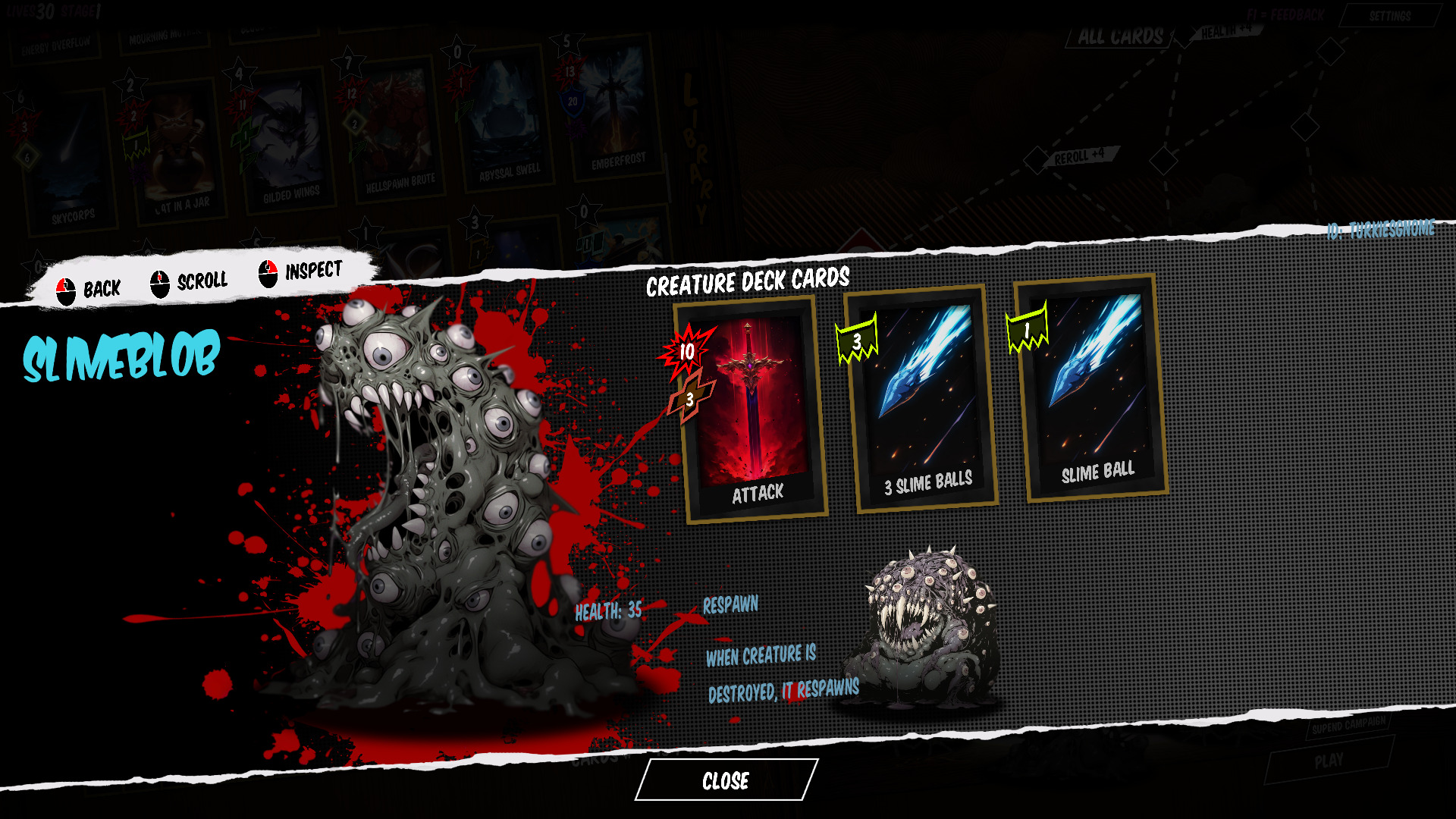Image resolution: width=1456 pixels, height=819 pixels.
Task: Inspect the 3 Slime Balls card
Action: pos(923,400)
